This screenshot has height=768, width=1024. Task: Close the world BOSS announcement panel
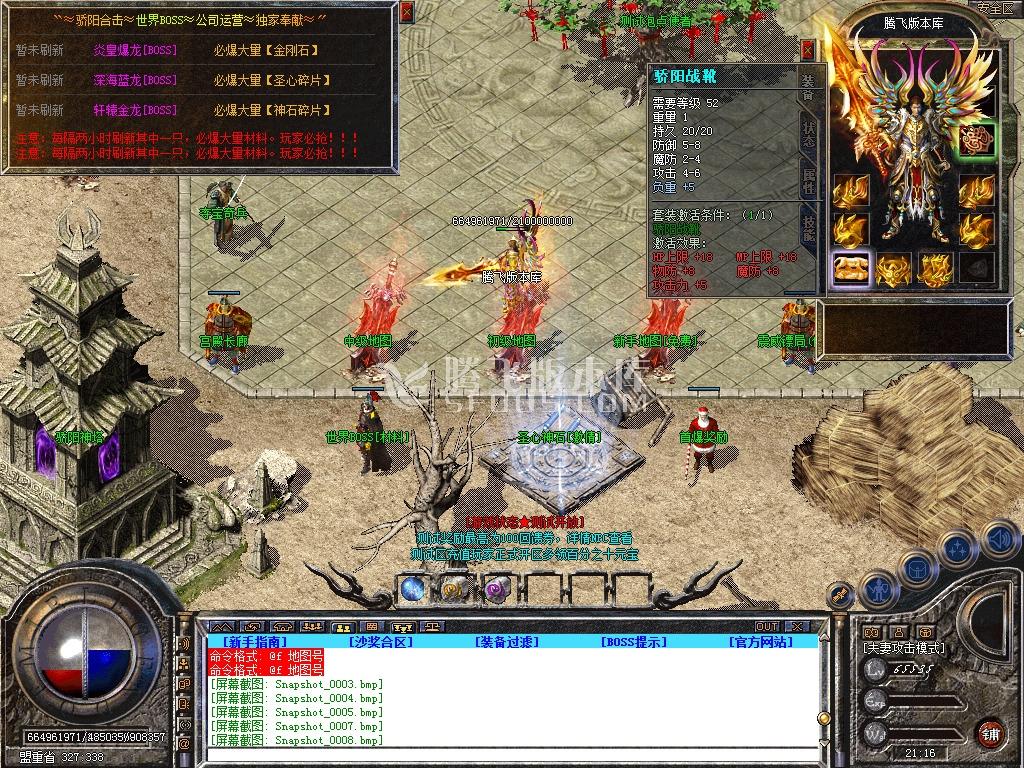click(405, 12)
